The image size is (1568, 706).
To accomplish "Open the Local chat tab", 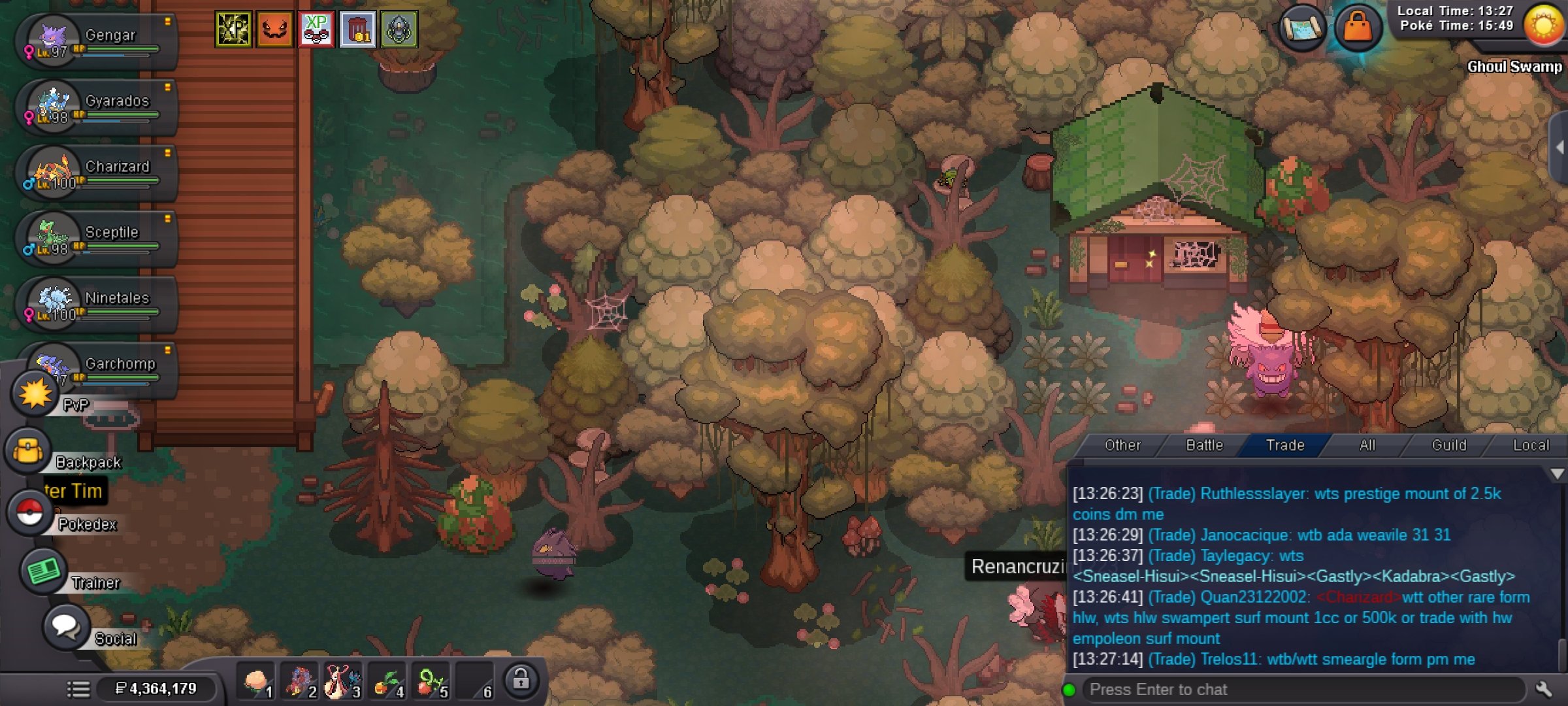I will pyautogui.click(x=1530, y=445).
